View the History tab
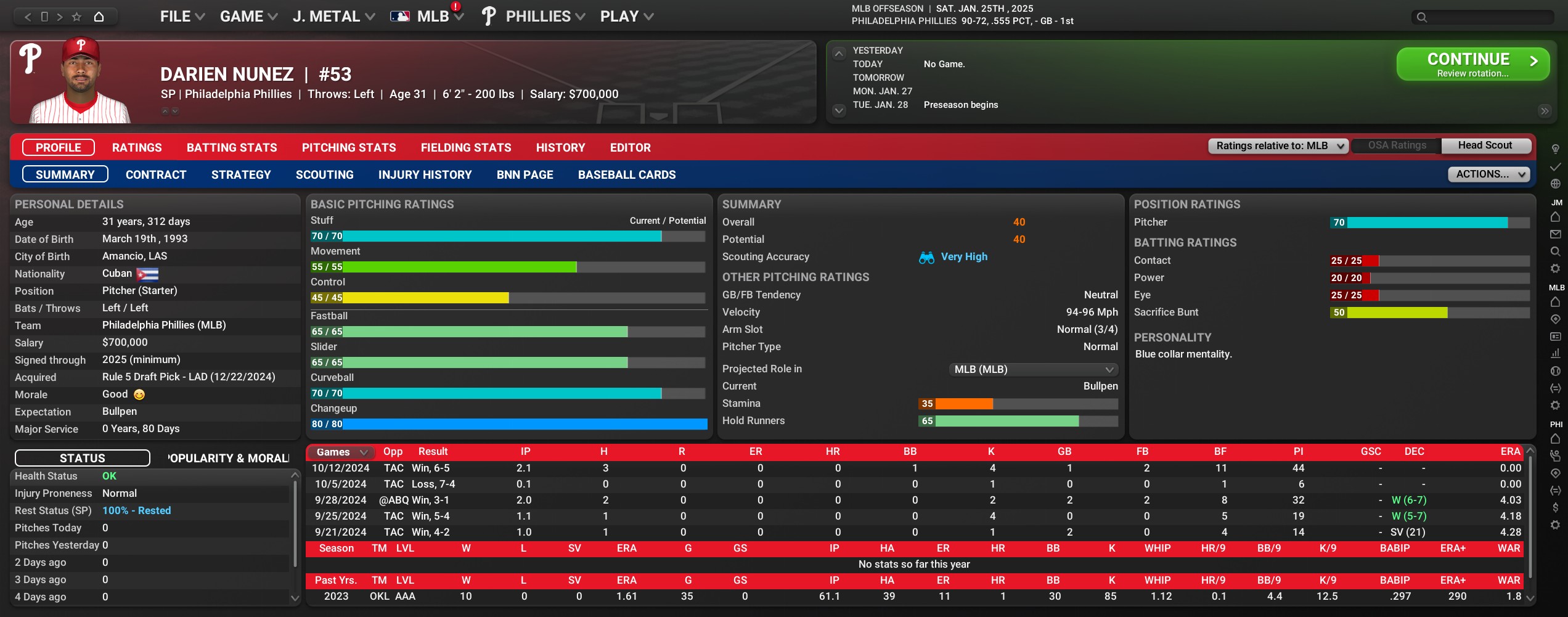This screenshot has width=1568, height=617. coord(560,148)
